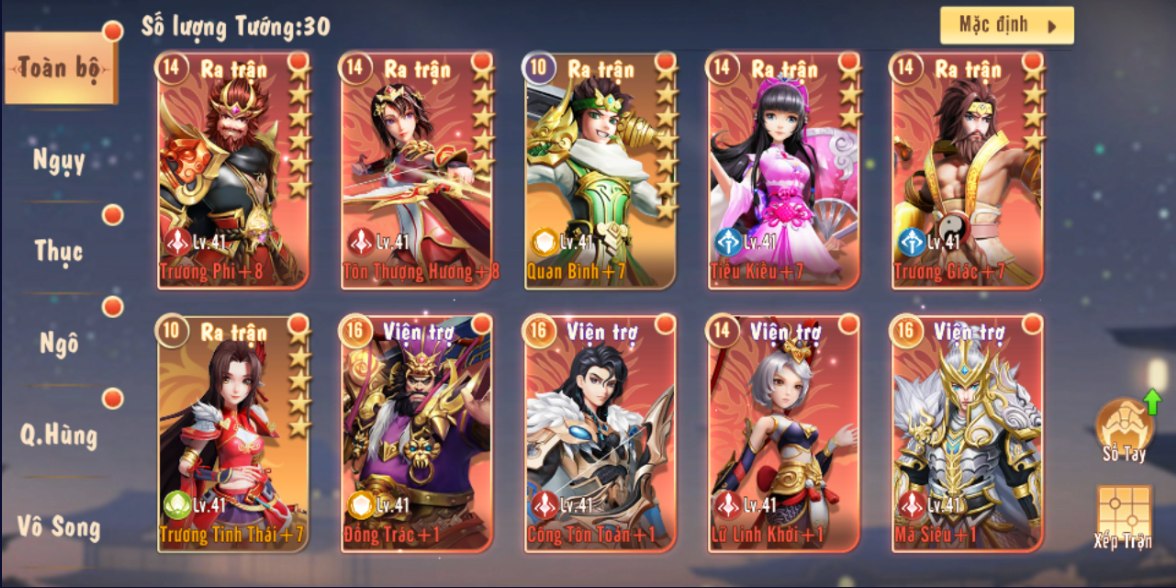Open the Mặc định sort dropdown

(x=1006, y=26)
